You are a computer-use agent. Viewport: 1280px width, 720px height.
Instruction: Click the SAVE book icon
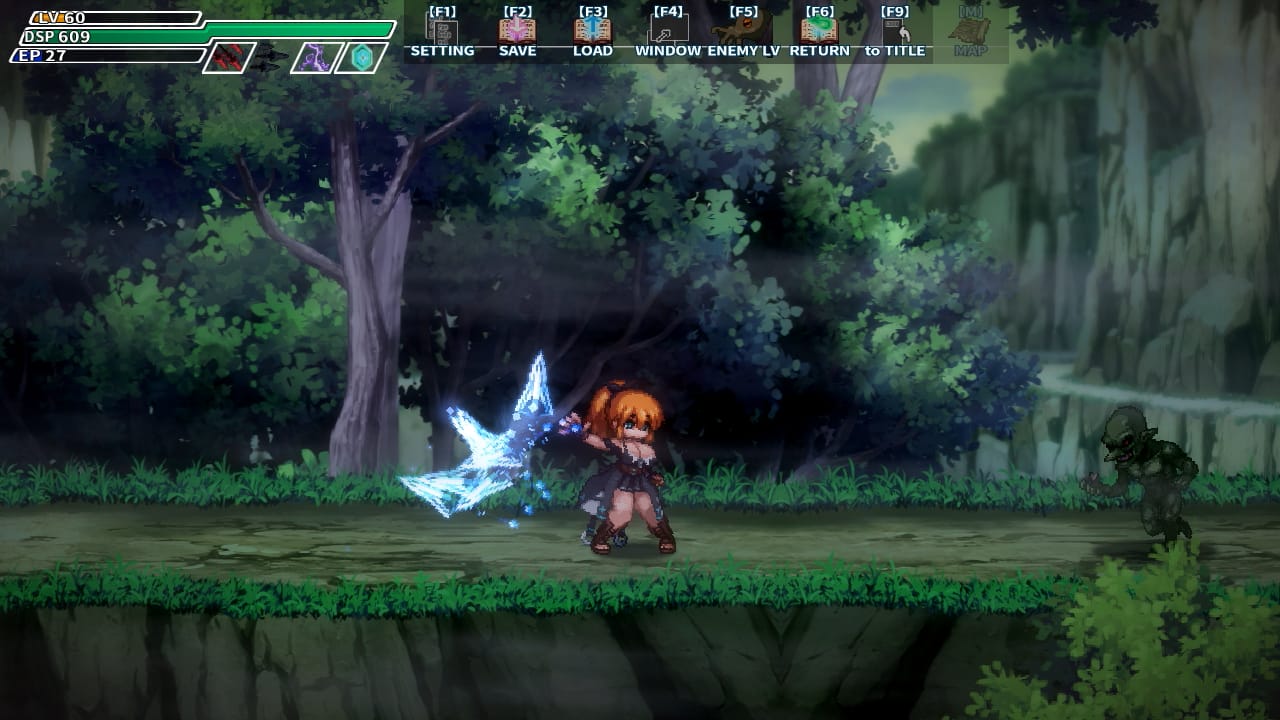tap(517, 33)
